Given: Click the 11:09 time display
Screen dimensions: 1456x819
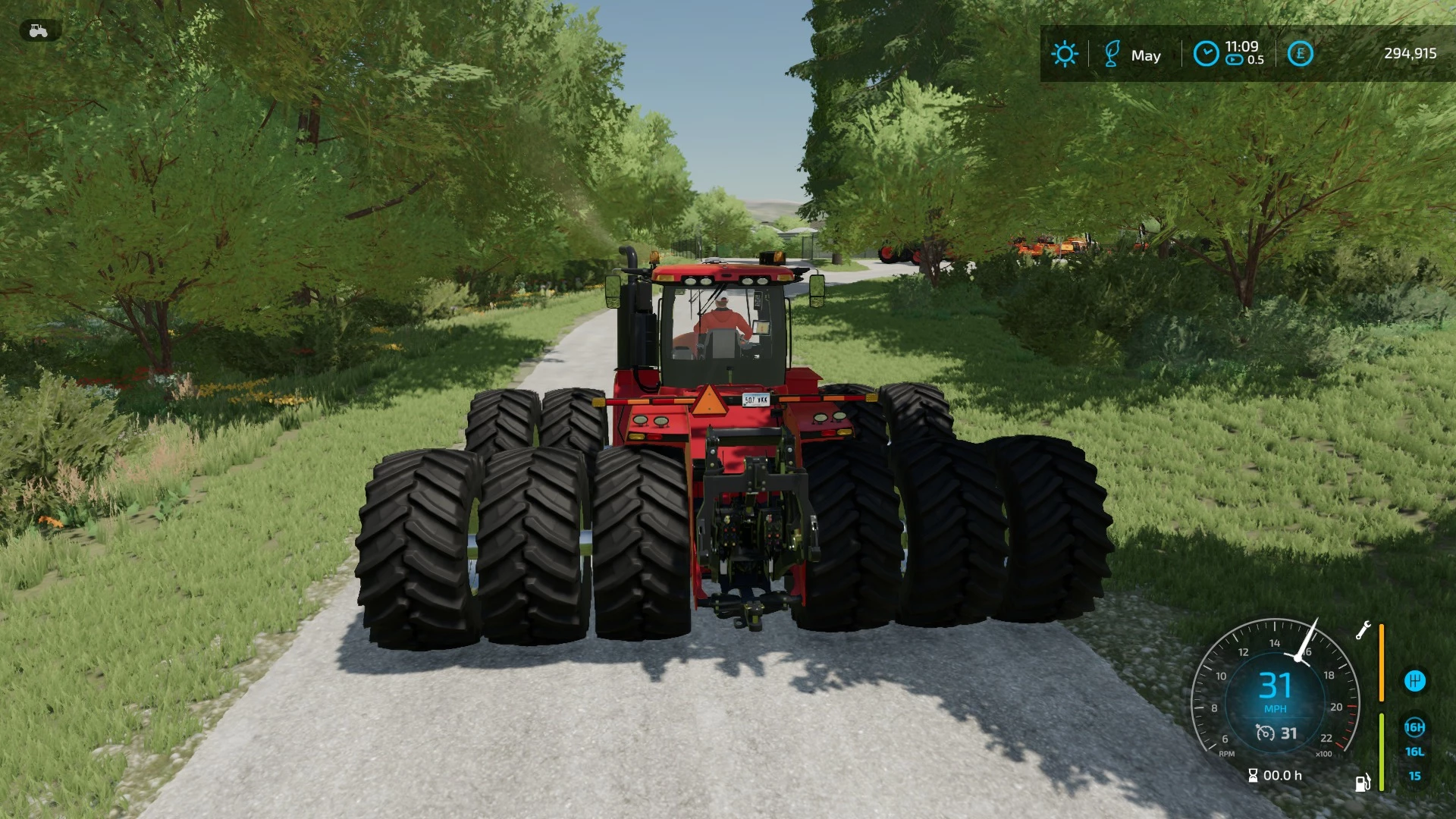Looking at the screenshot, I should (x=1243, y=46).
